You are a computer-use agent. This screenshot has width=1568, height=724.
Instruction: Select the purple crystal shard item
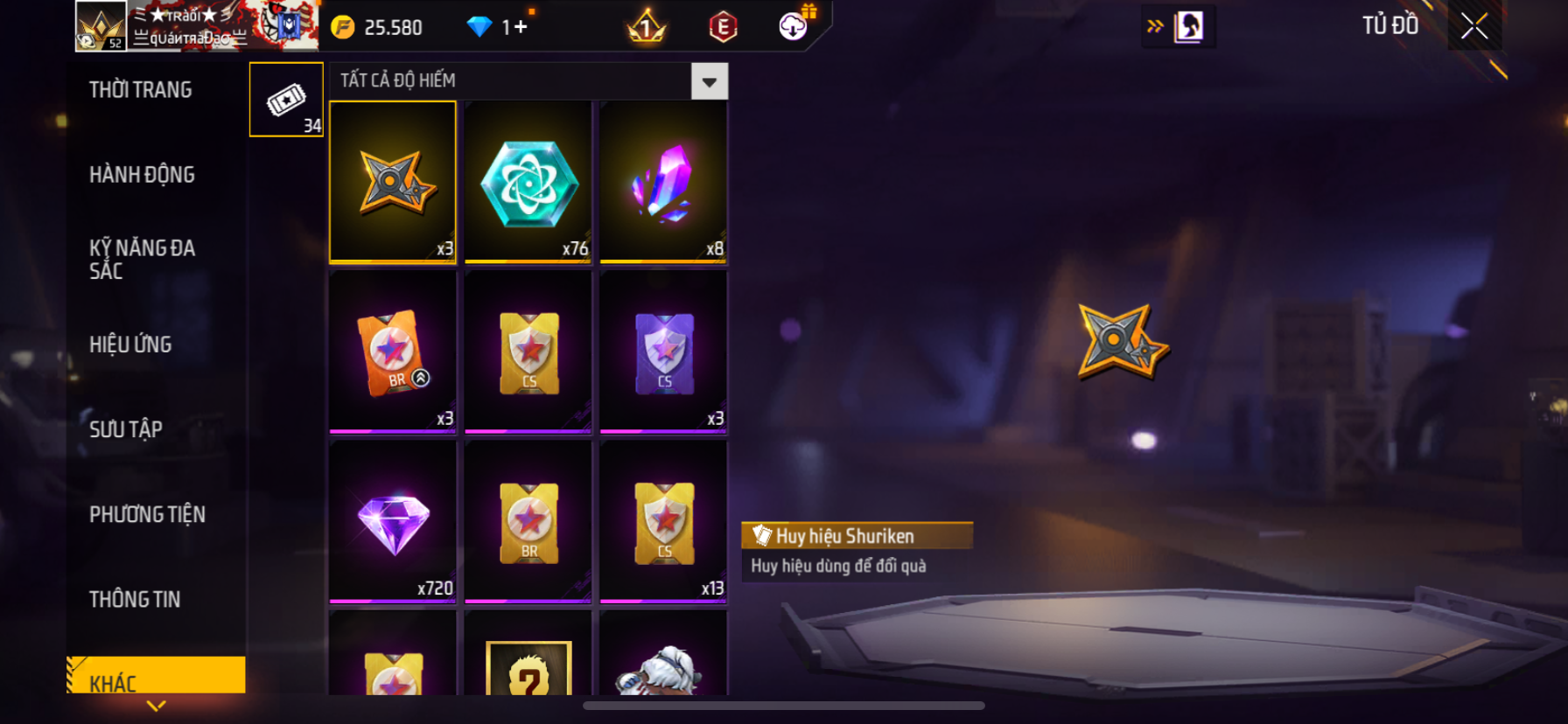coord(663,182)
